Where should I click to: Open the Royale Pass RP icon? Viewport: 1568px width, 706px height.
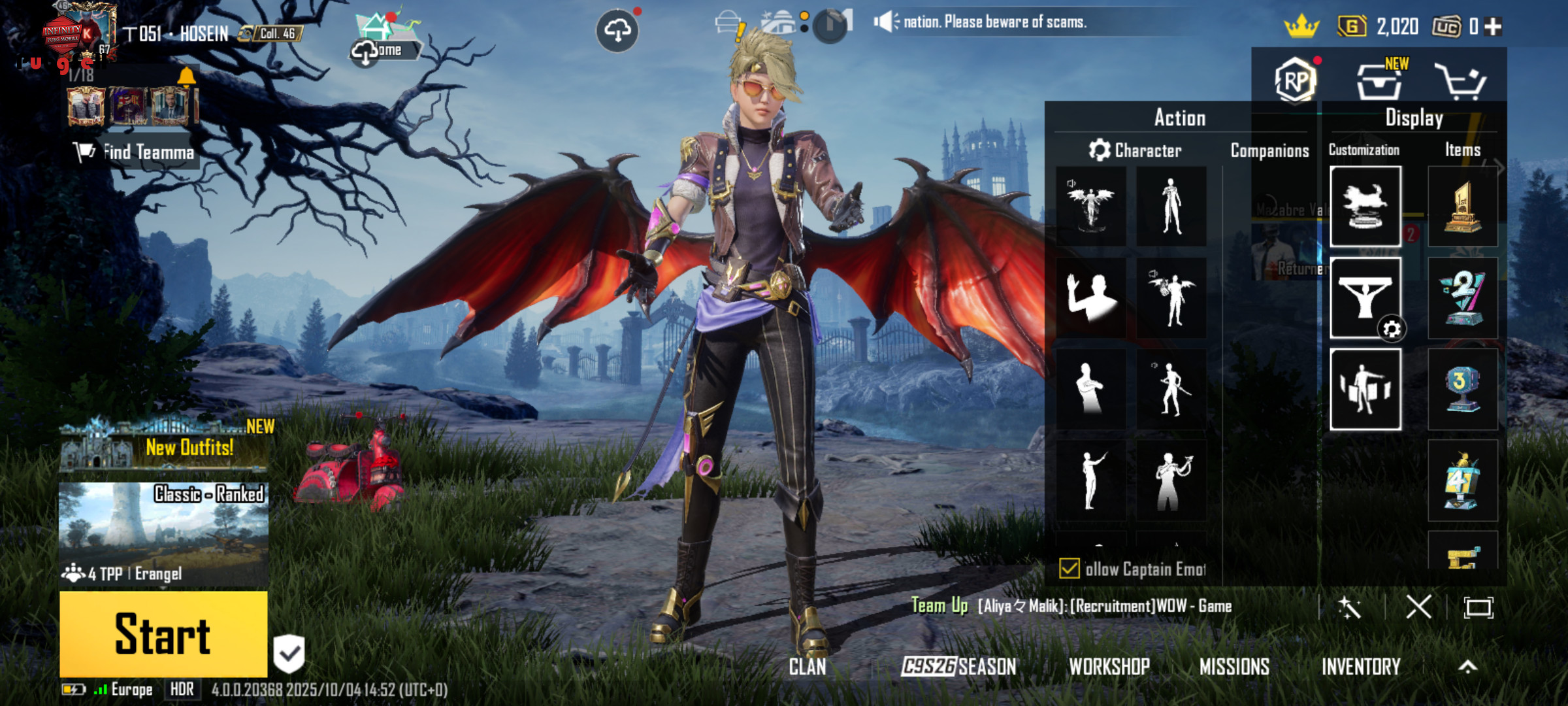(x=1295, y=80)
